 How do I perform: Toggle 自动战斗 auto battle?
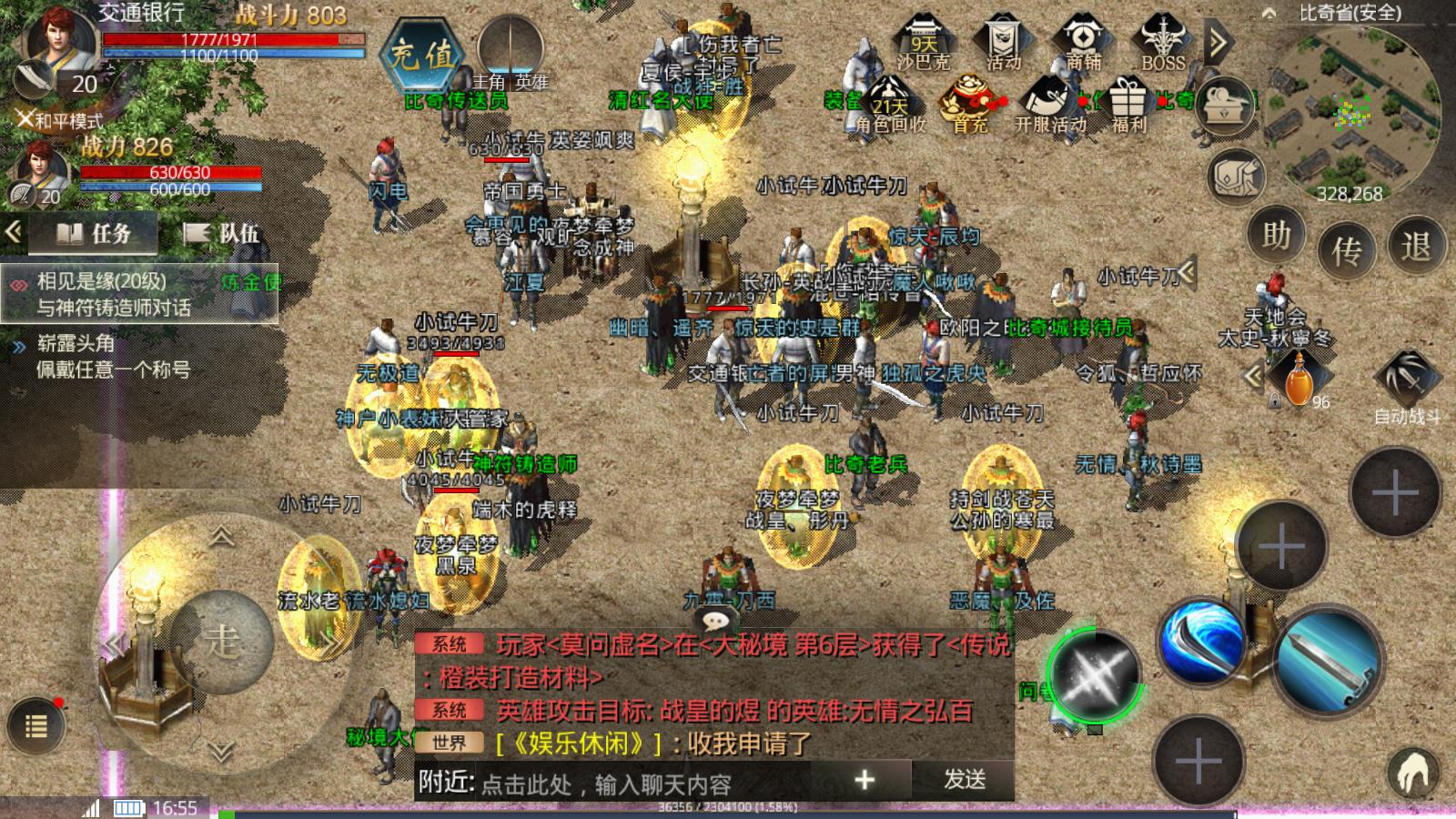[x=1406, y=382]
